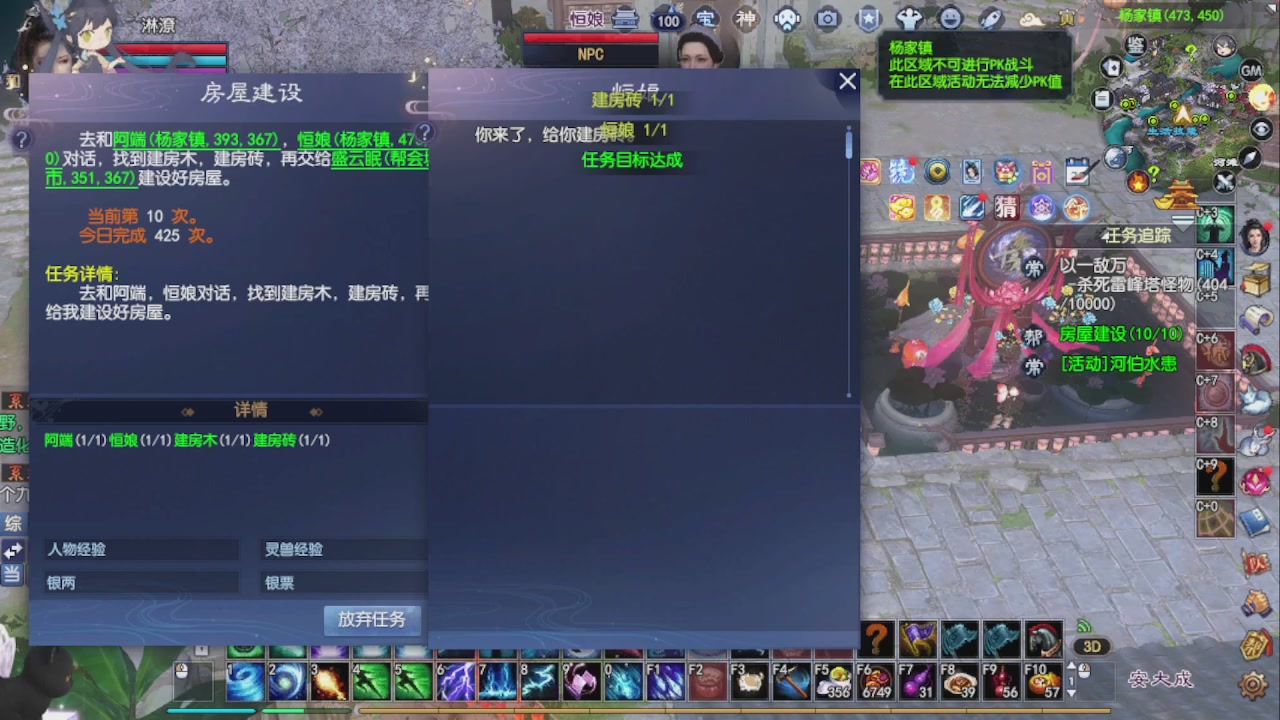Open the GM assistant icon beside the minimap
Screen dimensions: 1280x720
1249,71
